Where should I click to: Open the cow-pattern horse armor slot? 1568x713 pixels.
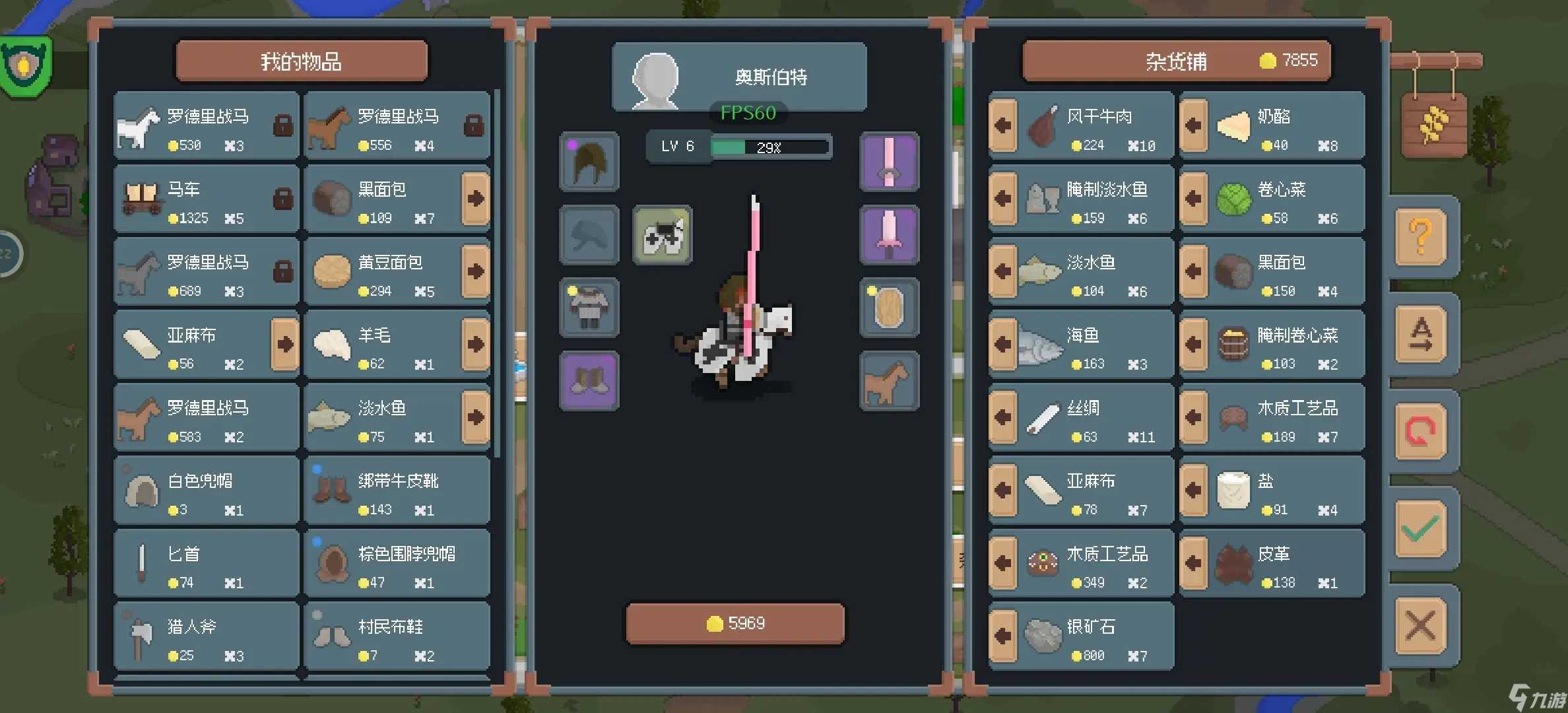662,234
